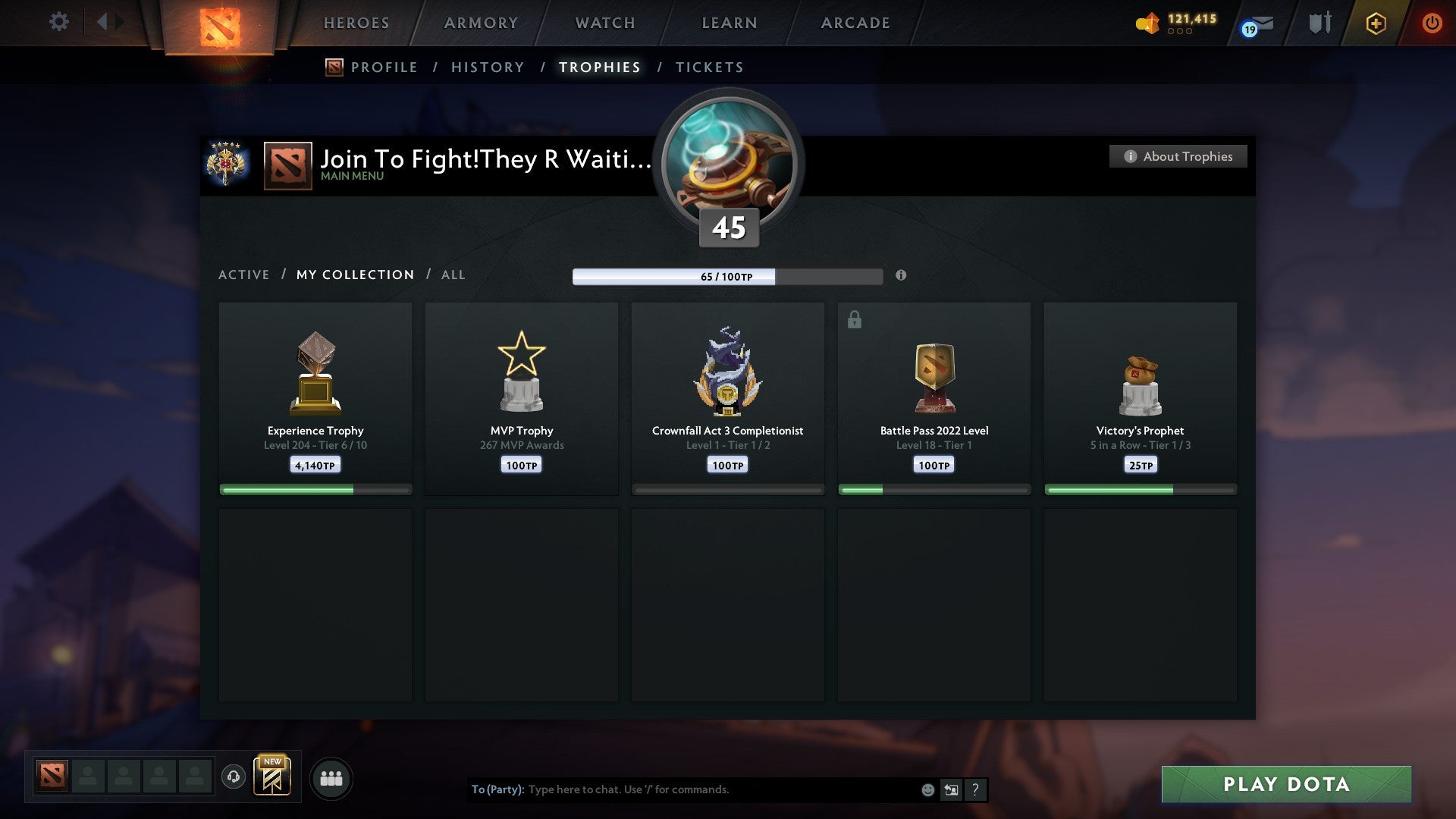The image size is (1456, 819).
Task: Toggle the chat channel settings icon
Action: click(951, 789)
